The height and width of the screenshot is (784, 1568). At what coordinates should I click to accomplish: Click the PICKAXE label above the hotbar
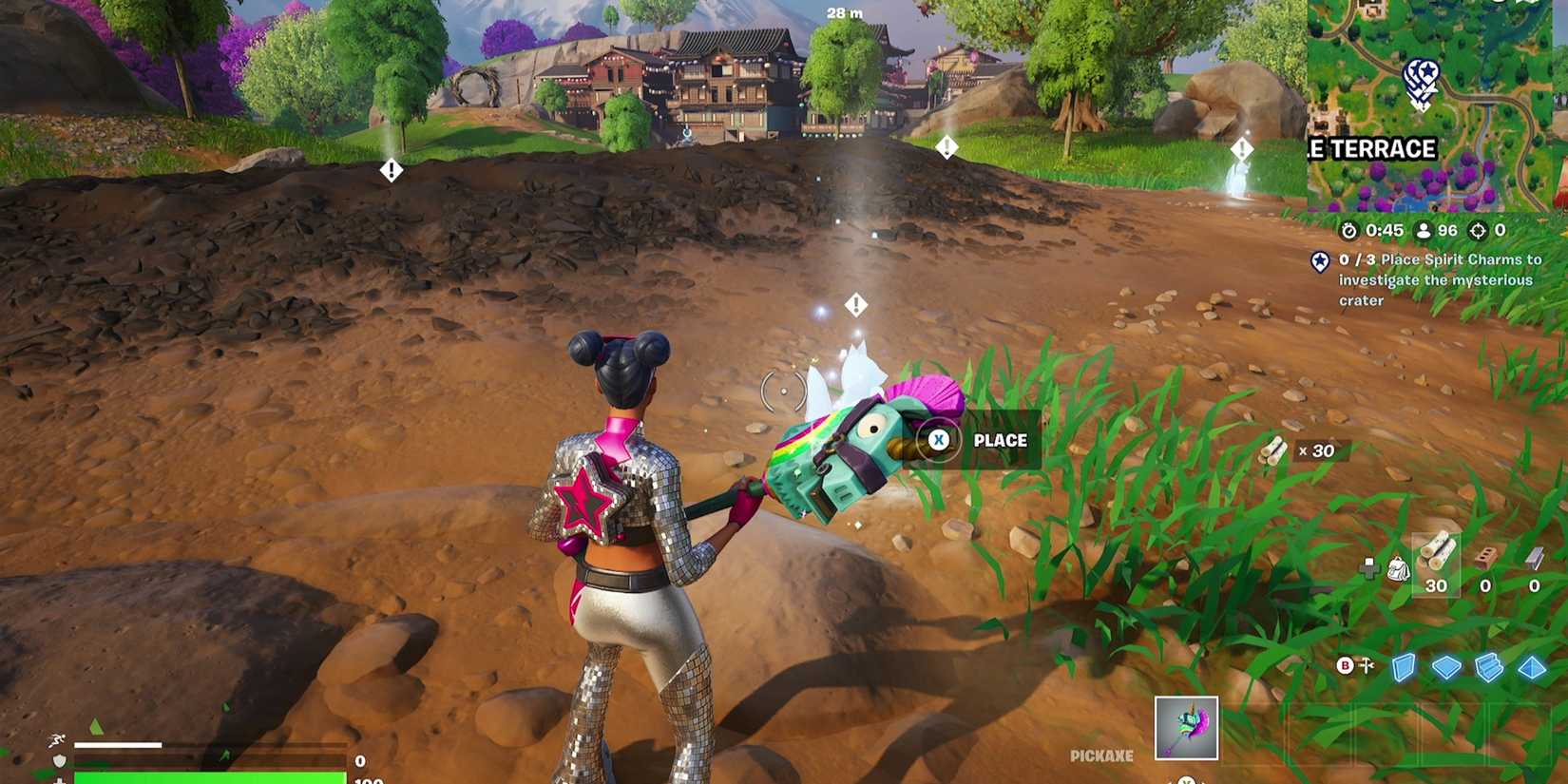(x=1101, y=755)
